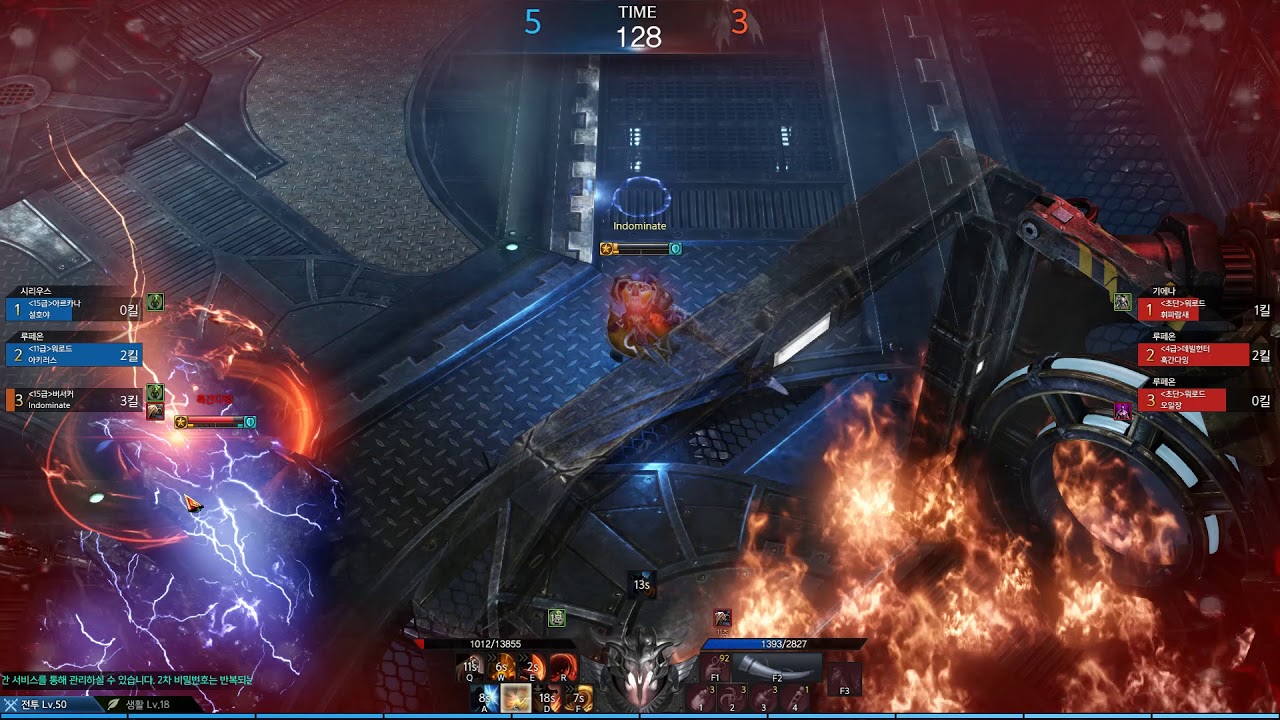Activate the Q skill showing 11s cooldown
The height and width of the screenshot is (720, 1280).
pyautogui.click(x=472, y=667)
